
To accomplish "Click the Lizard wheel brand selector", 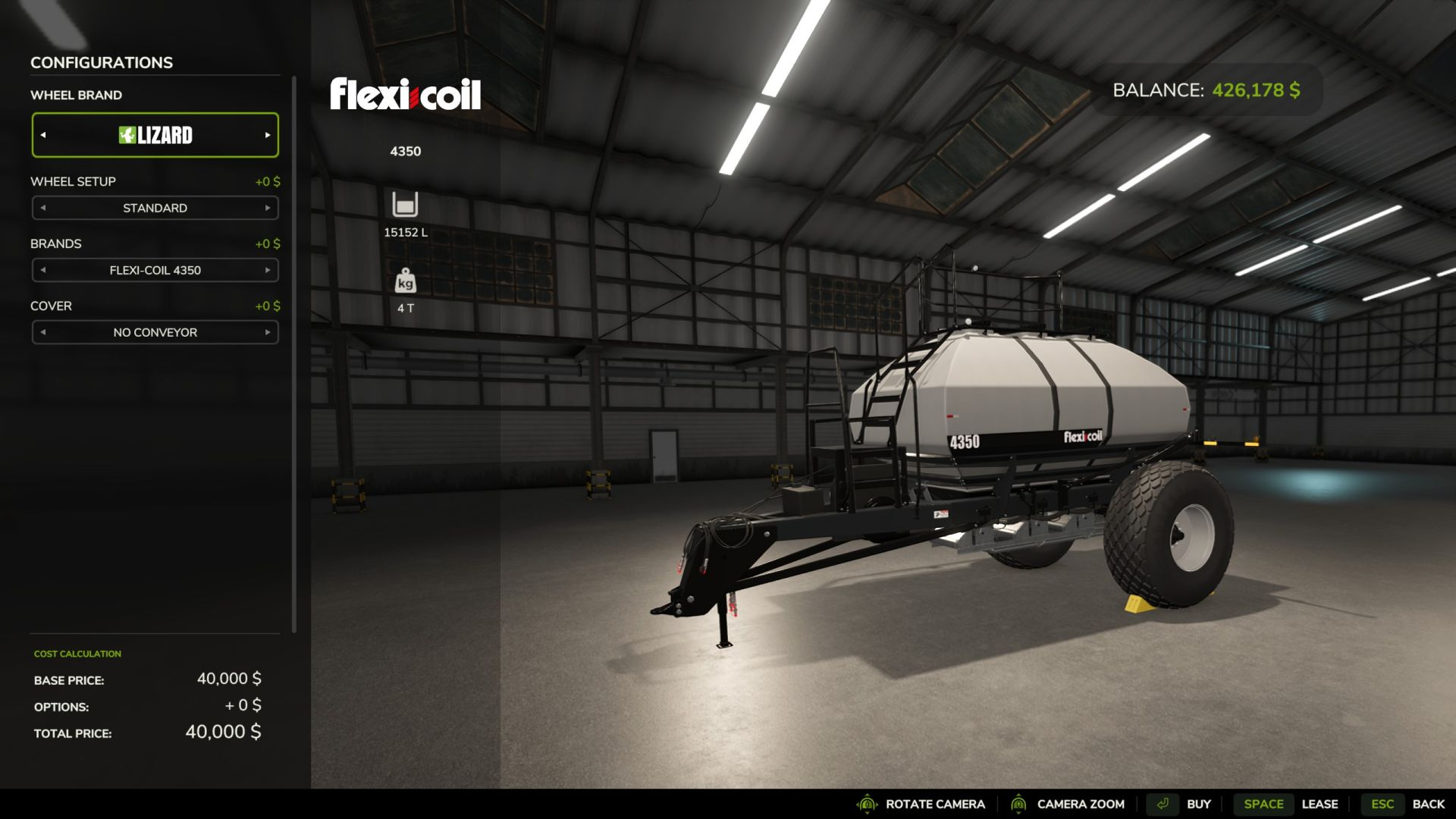I will pos(155,135).
